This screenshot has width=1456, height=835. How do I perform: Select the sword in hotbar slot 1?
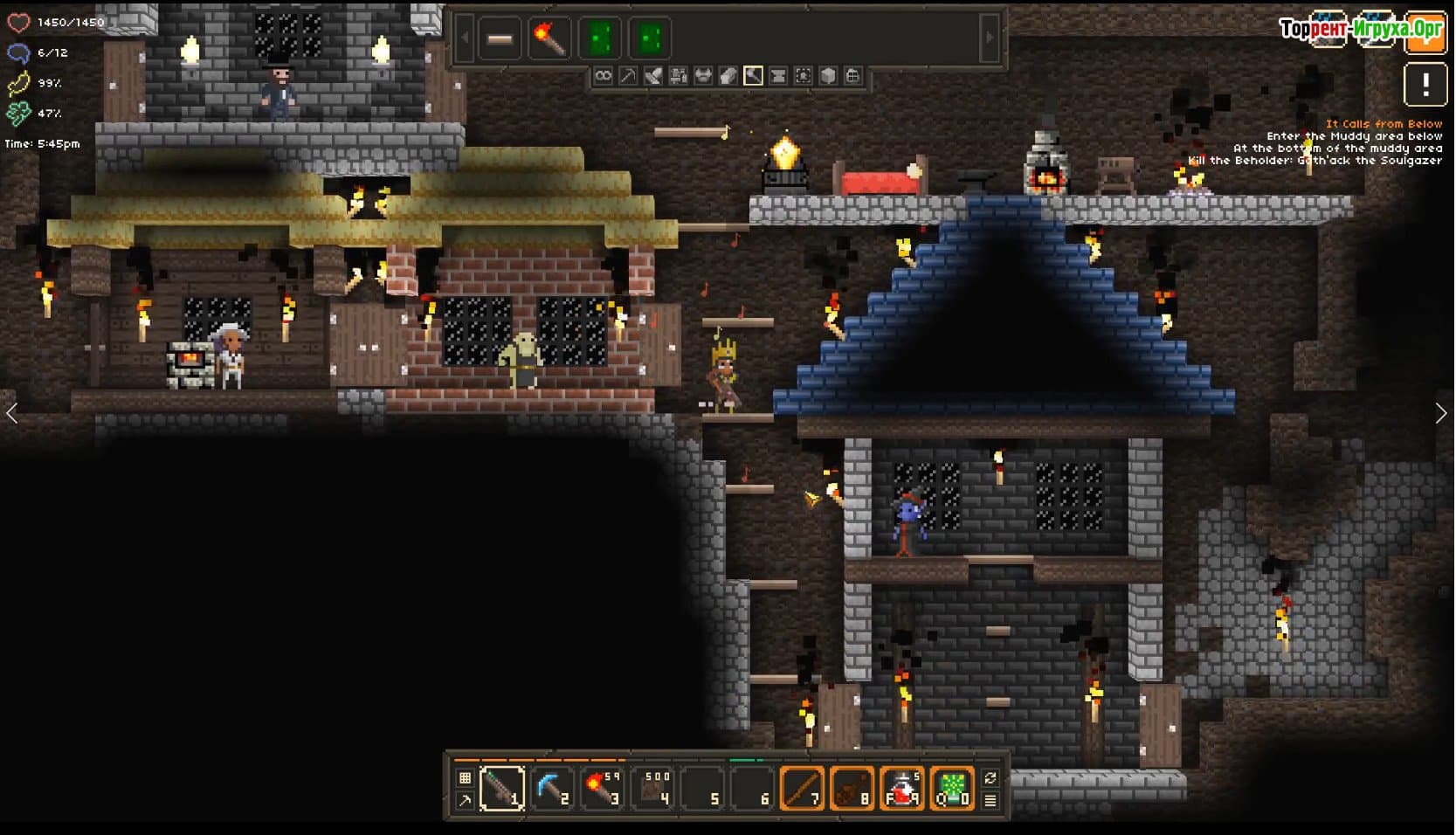(x=502, y=789)
